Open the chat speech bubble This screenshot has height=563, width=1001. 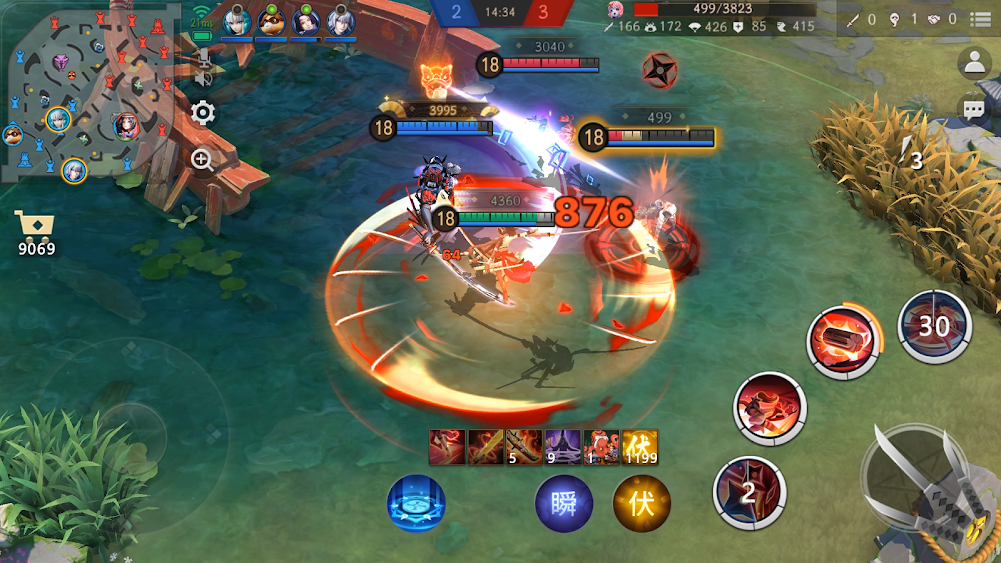[973, 108]
